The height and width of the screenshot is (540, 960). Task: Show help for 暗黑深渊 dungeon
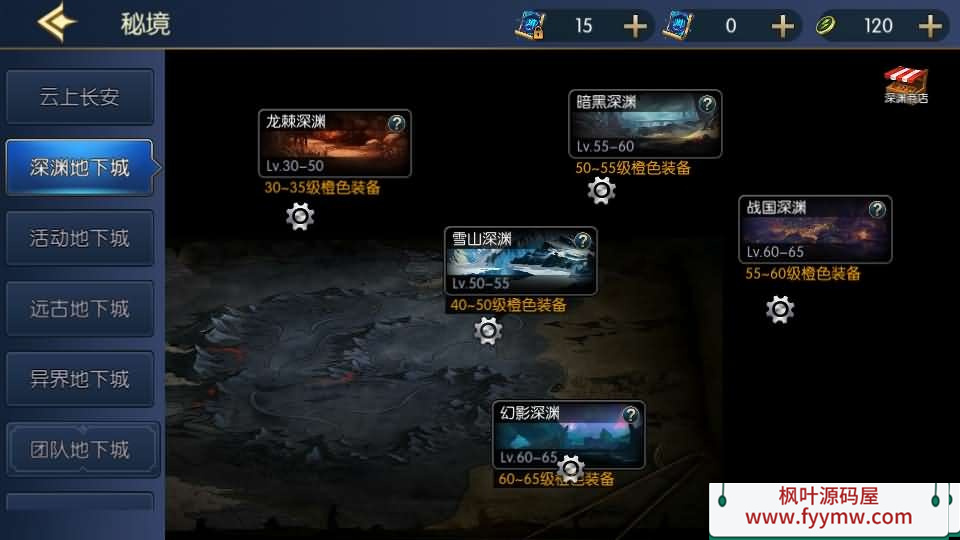coord(707,104)
